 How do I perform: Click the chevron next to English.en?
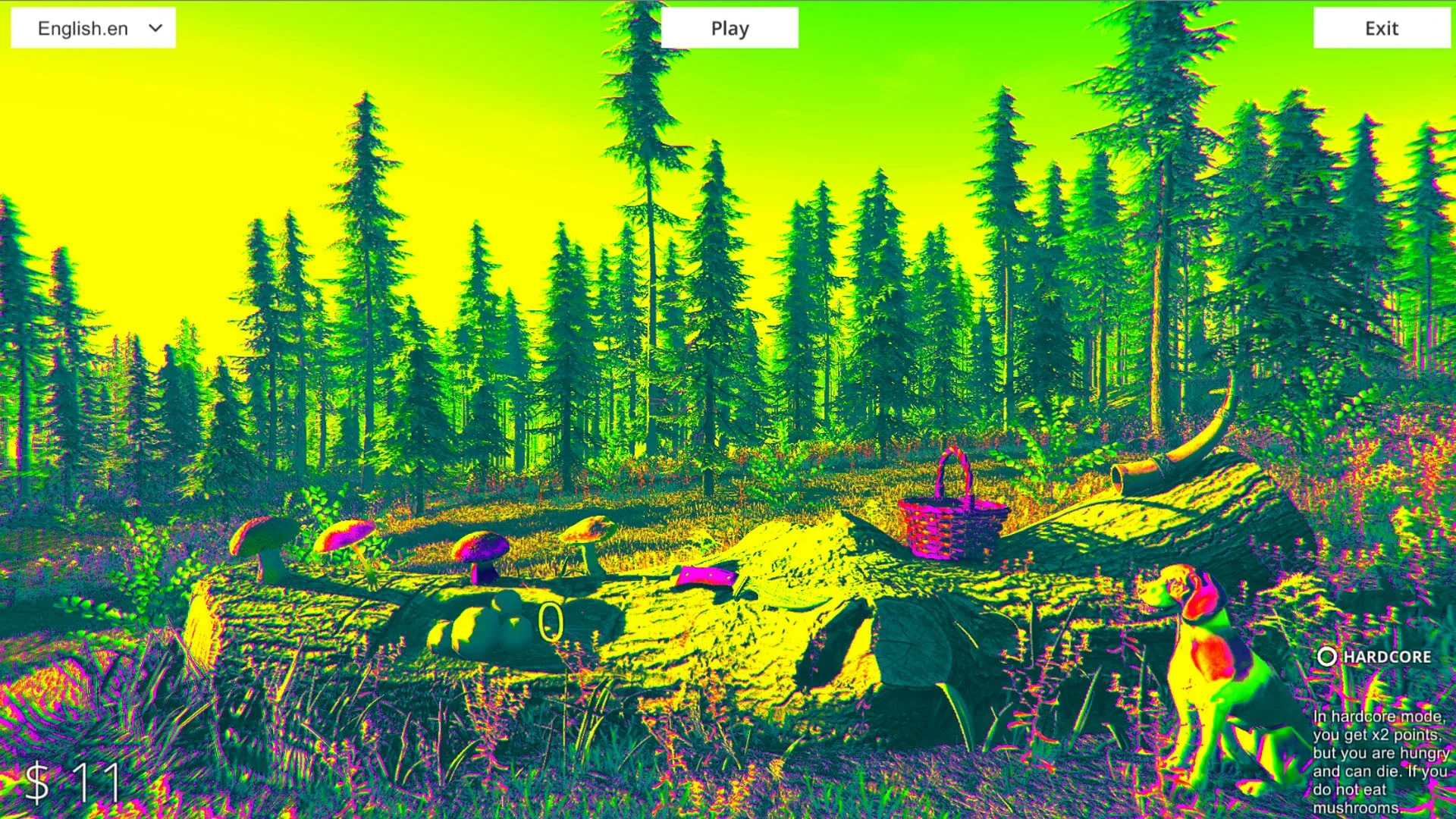[x=155, y=27]
